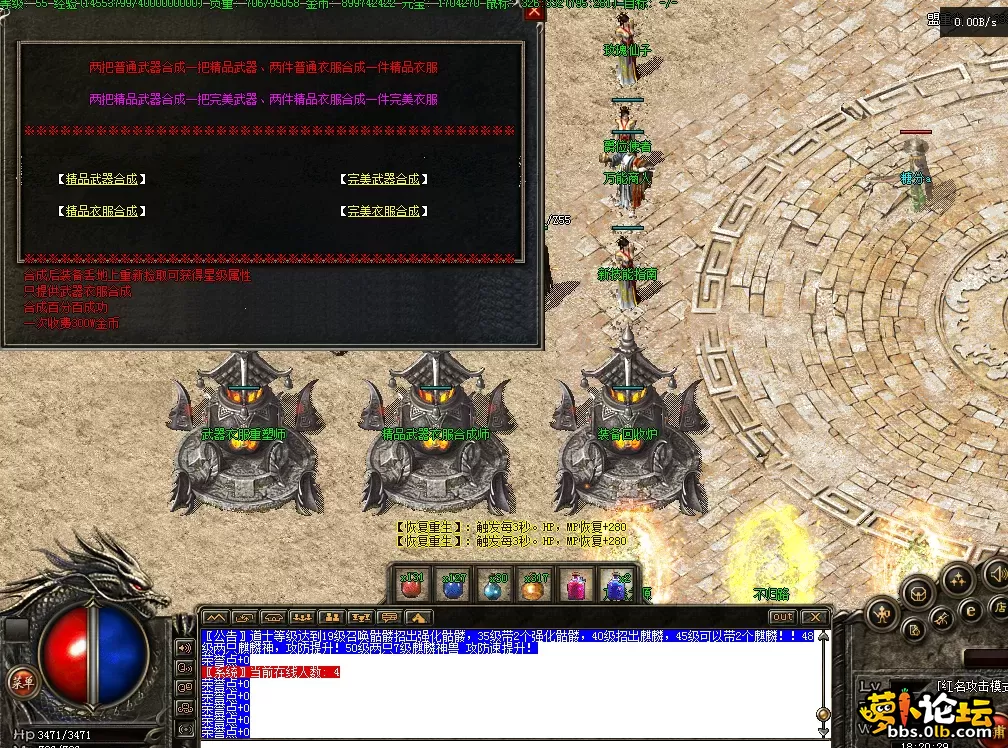Choose the 精品武器合成 option
This screenshot has width=1008, height=748.
coord(102,180)
